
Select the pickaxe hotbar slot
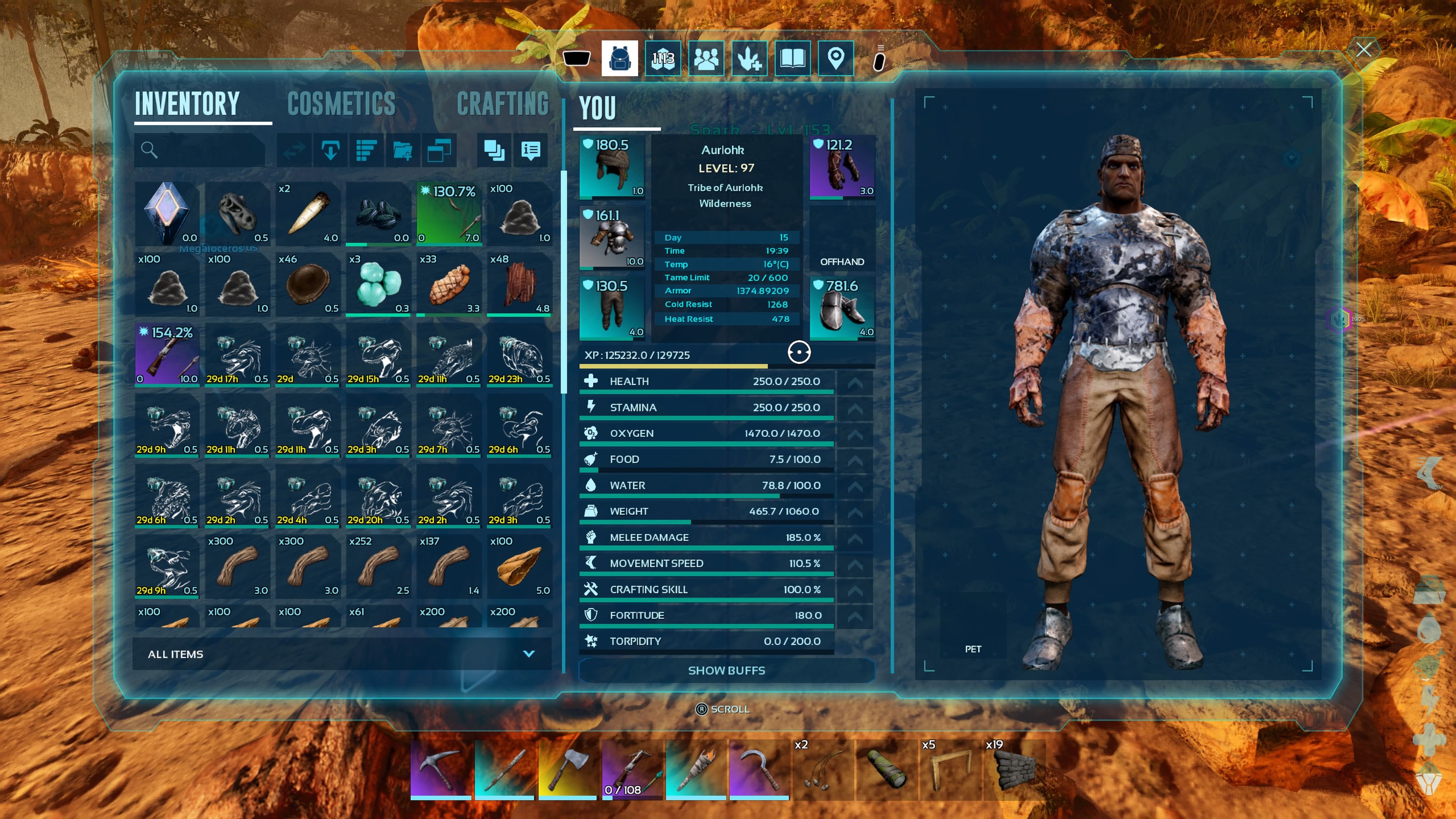tap(441, 769)
